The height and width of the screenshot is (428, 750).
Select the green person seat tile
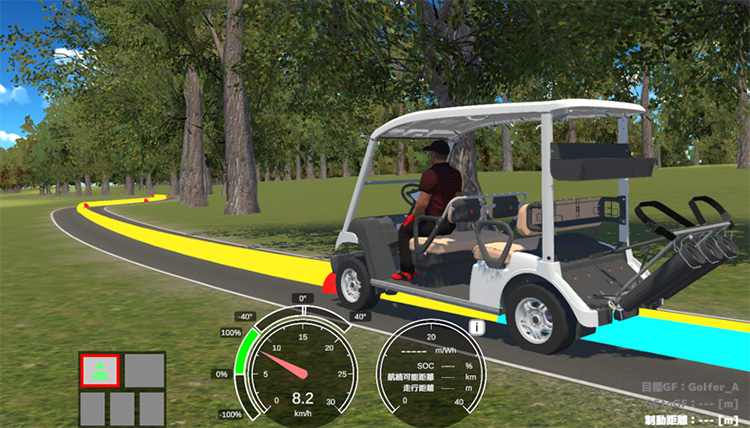[x=100, y=370]
